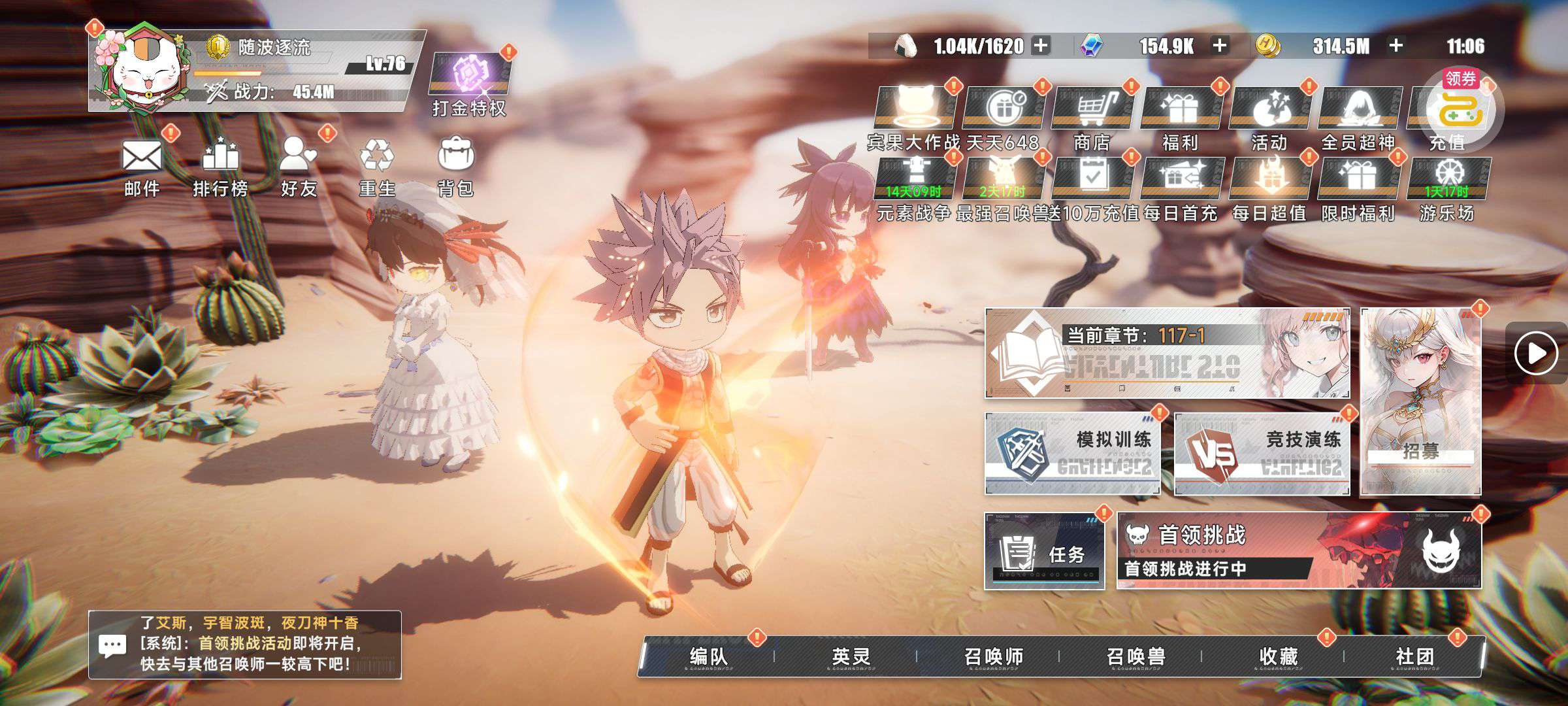
Task: Open the 招募 recruit banner
Action: [x=1420, y=402]
